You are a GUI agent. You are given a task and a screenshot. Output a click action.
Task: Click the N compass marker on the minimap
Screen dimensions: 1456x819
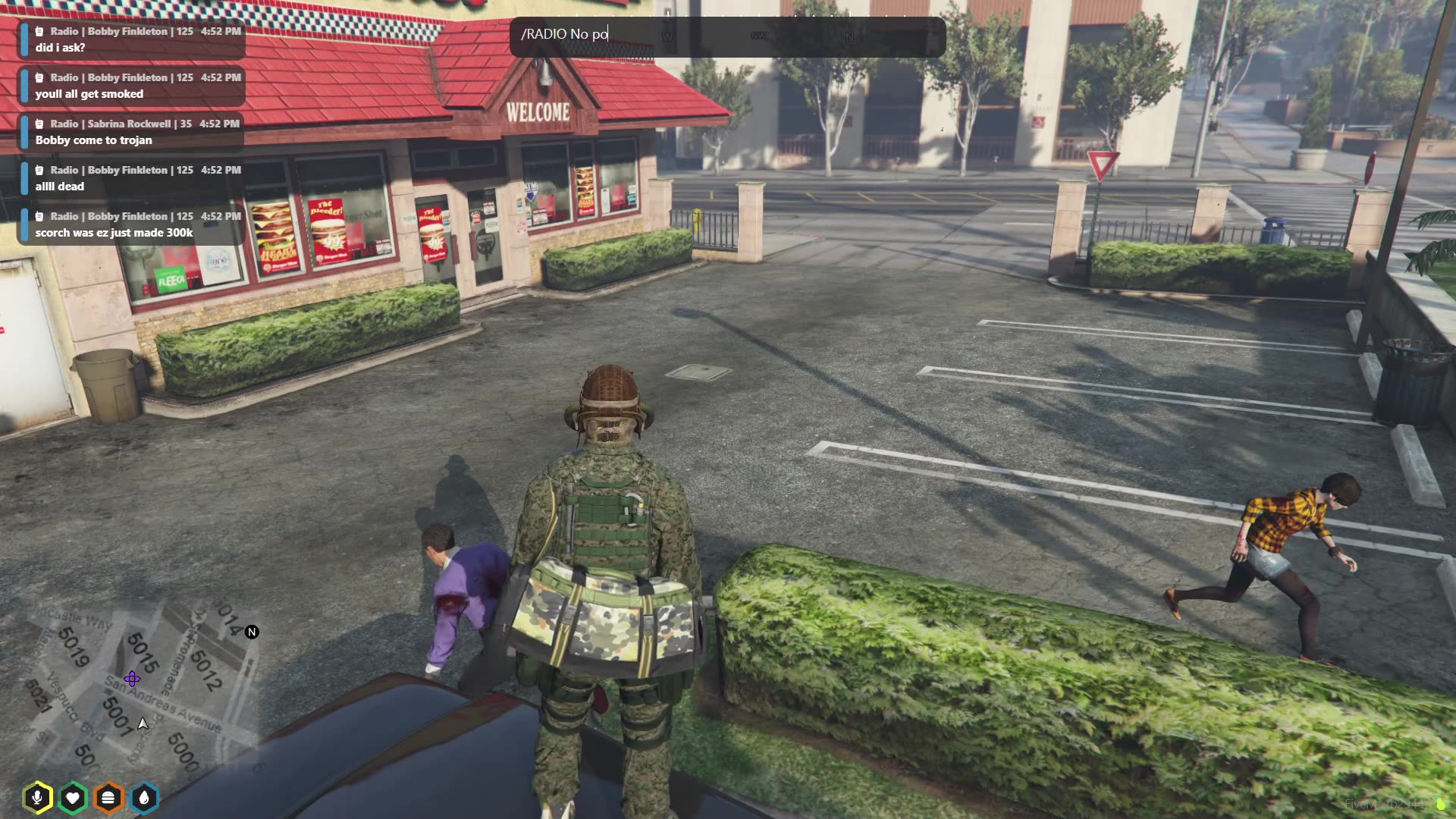(250, 630)
